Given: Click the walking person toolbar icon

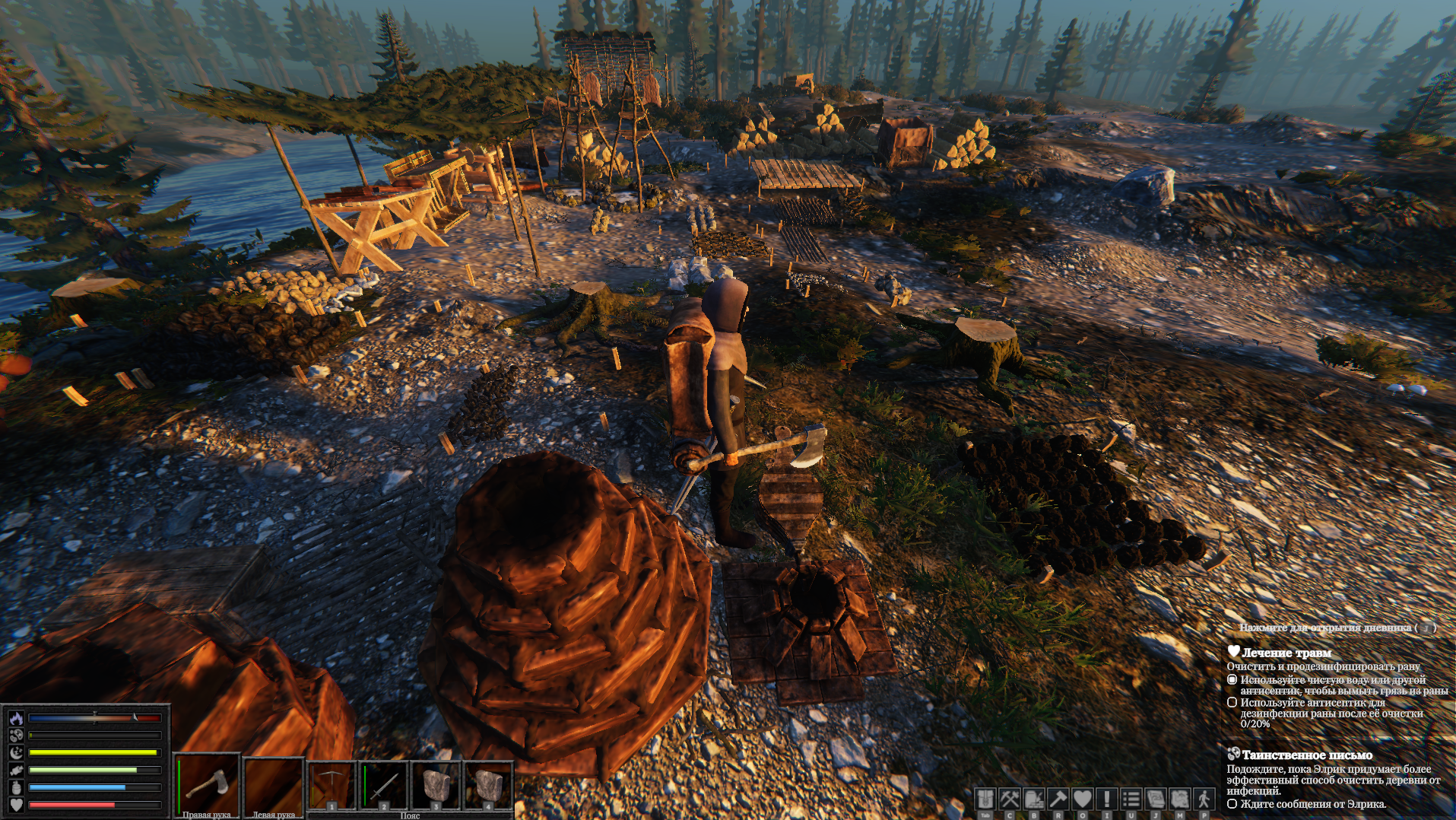Looking at the screenshot, I should [1204, 799].
